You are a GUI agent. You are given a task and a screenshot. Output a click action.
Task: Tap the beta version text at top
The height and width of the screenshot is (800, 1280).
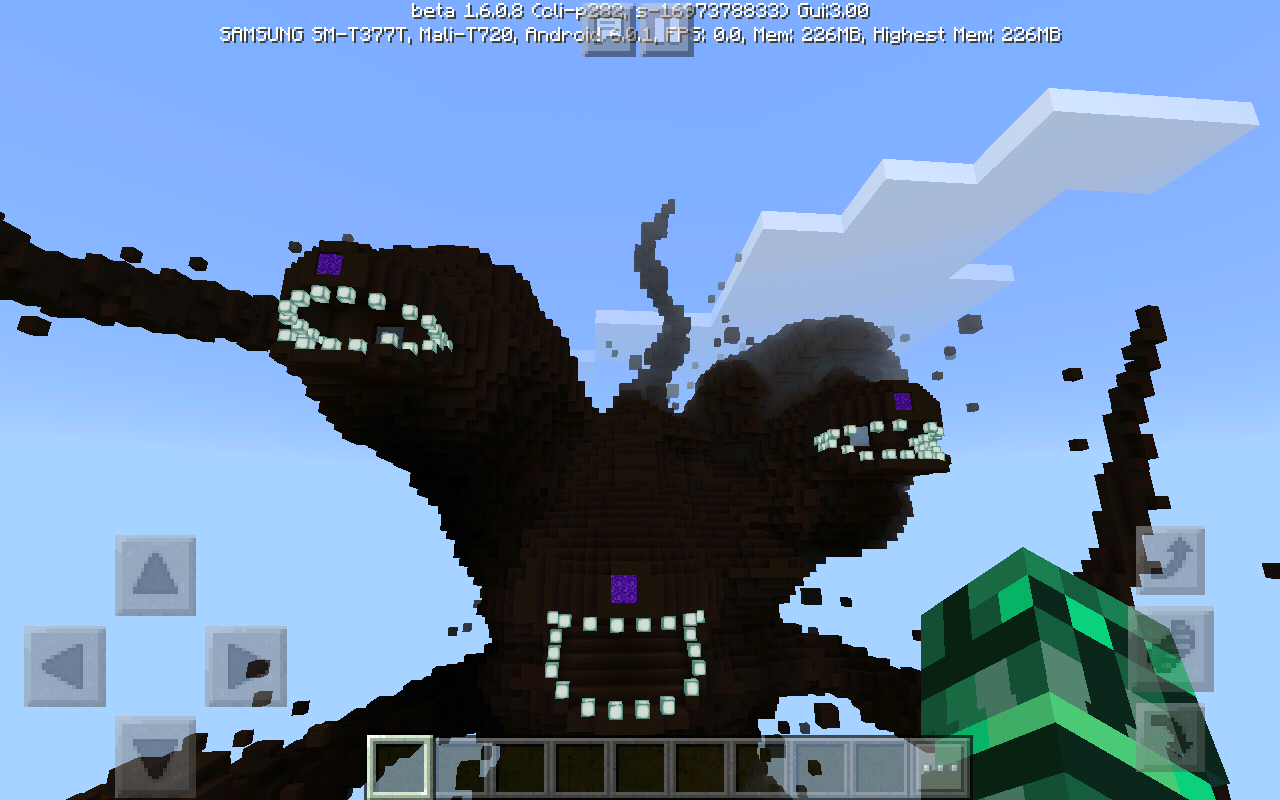click(x=640, y=10)
